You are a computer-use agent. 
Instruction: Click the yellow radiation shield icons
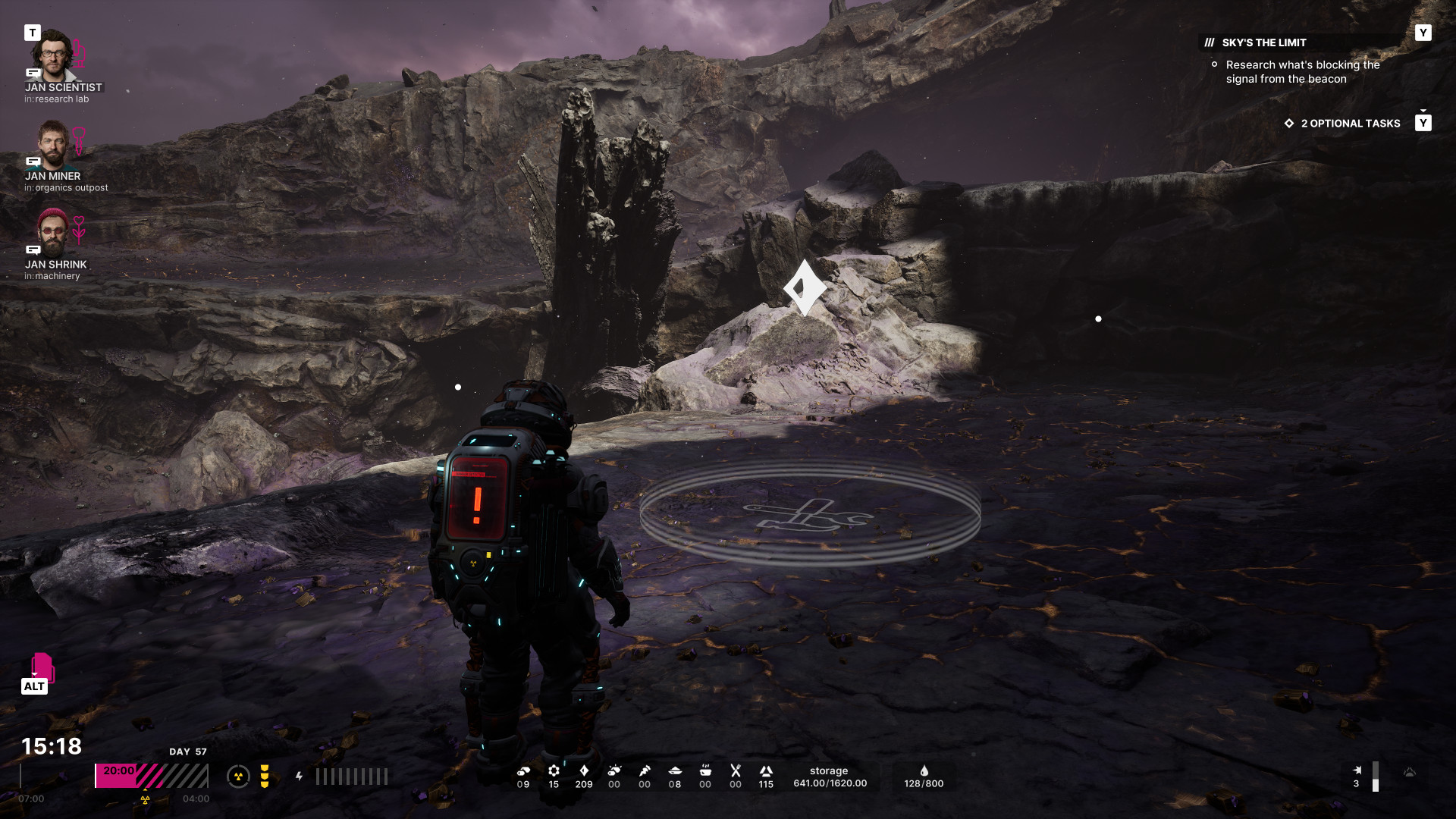pyautogui.click(x=265, y=777)
